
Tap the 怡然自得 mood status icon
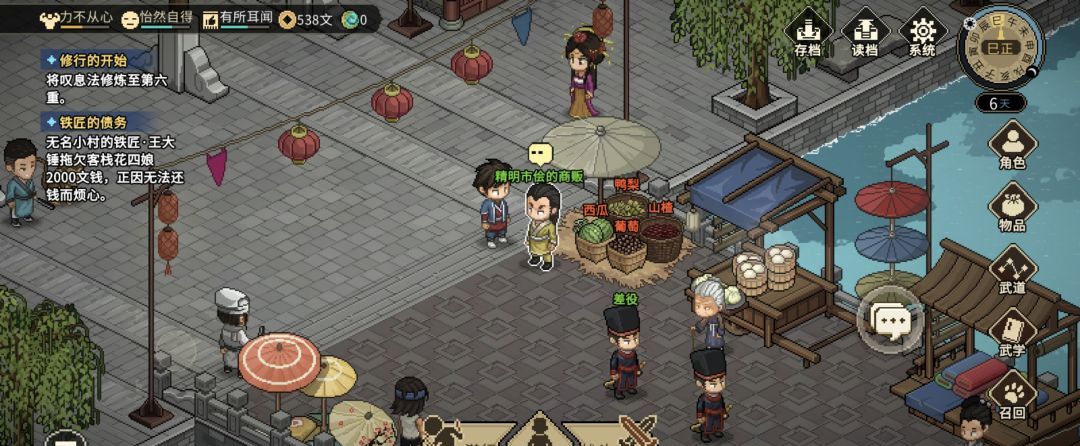coord(131,18)
